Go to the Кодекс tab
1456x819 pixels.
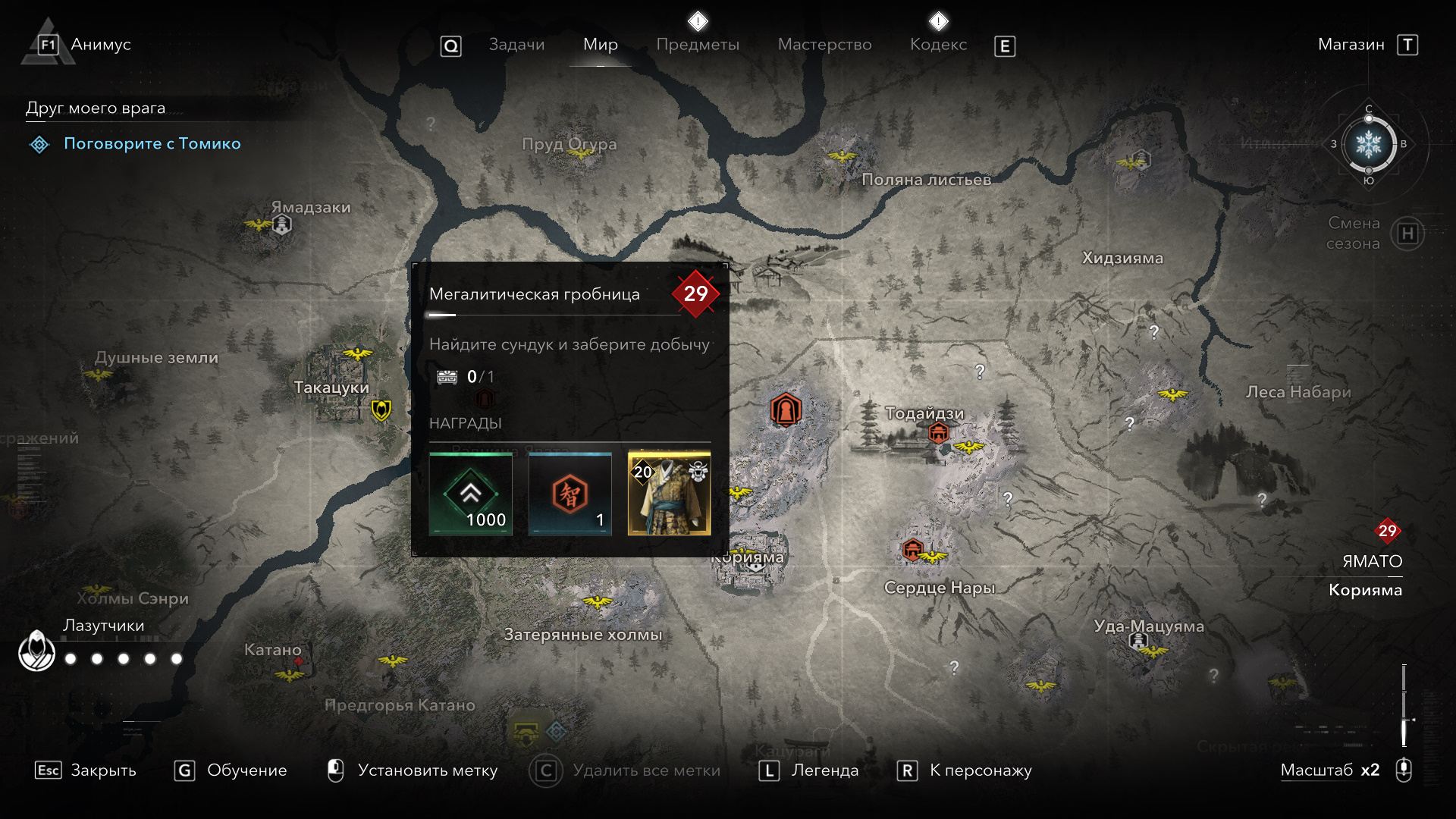click(938, 45)
